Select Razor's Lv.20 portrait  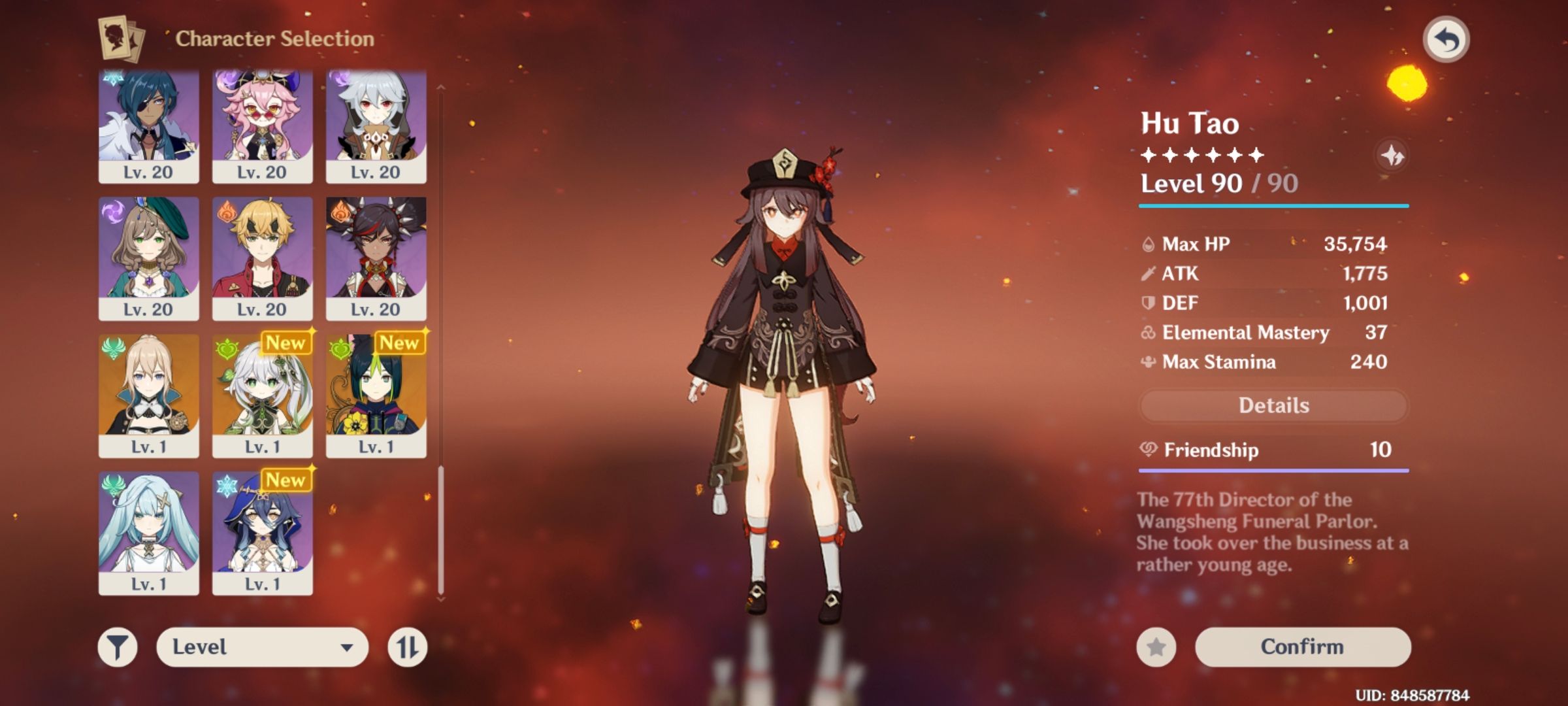[x=376, y=126]
